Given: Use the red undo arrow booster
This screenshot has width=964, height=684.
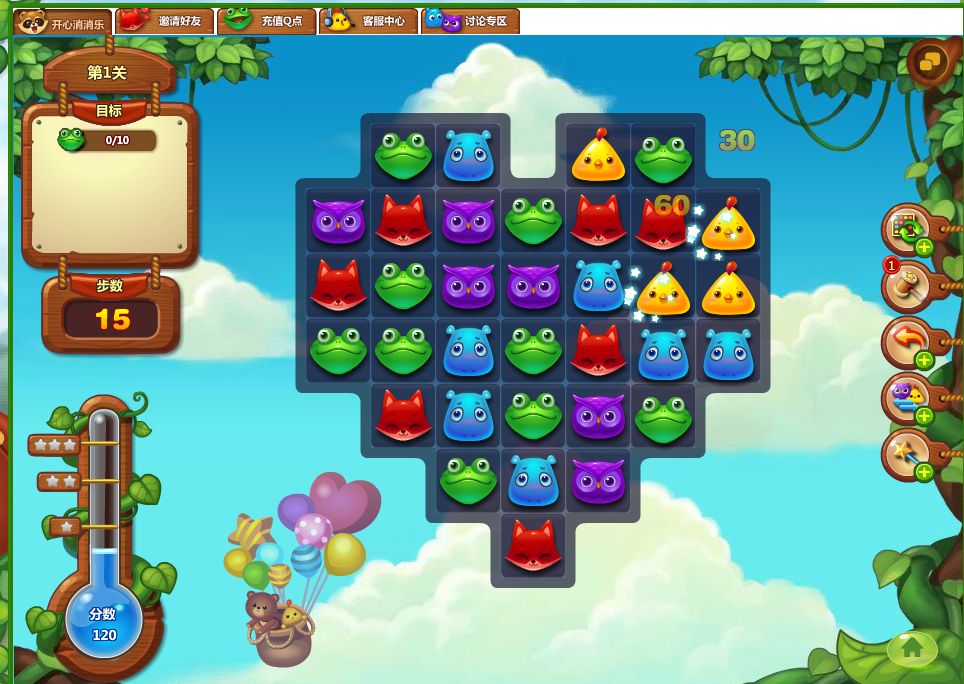Looking at the screenshot, I should point(906,343).
